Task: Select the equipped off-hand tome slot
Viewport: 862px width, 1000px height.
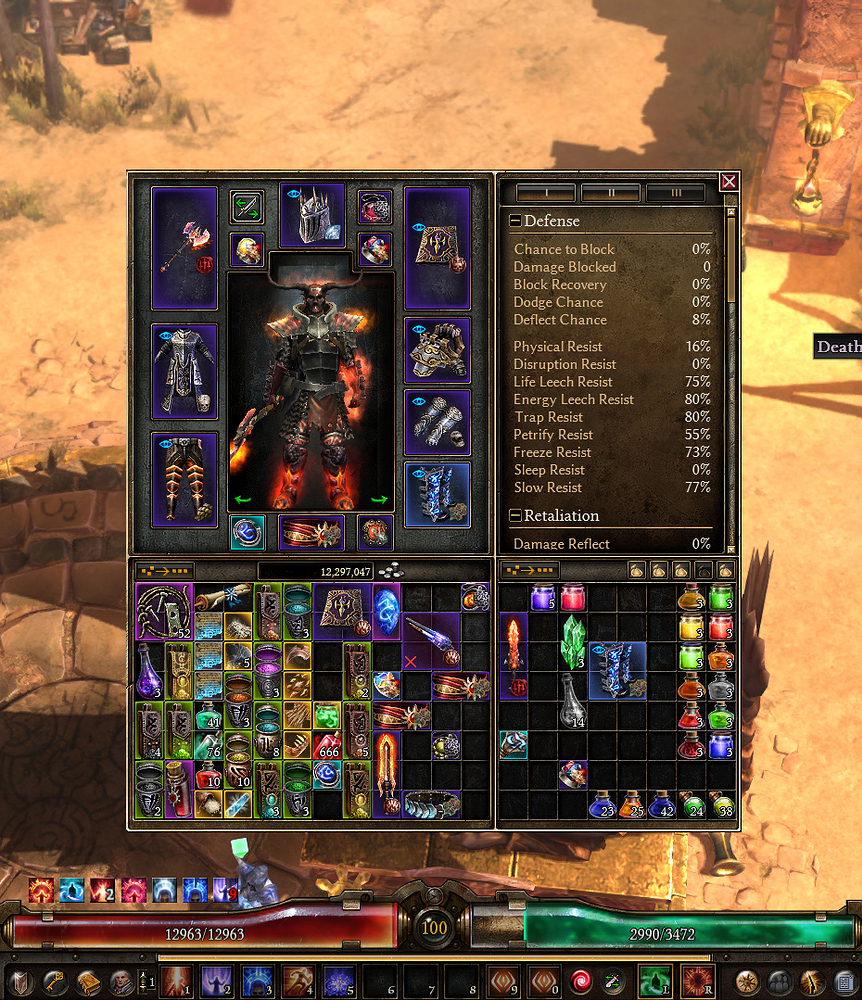Action: 438,247
